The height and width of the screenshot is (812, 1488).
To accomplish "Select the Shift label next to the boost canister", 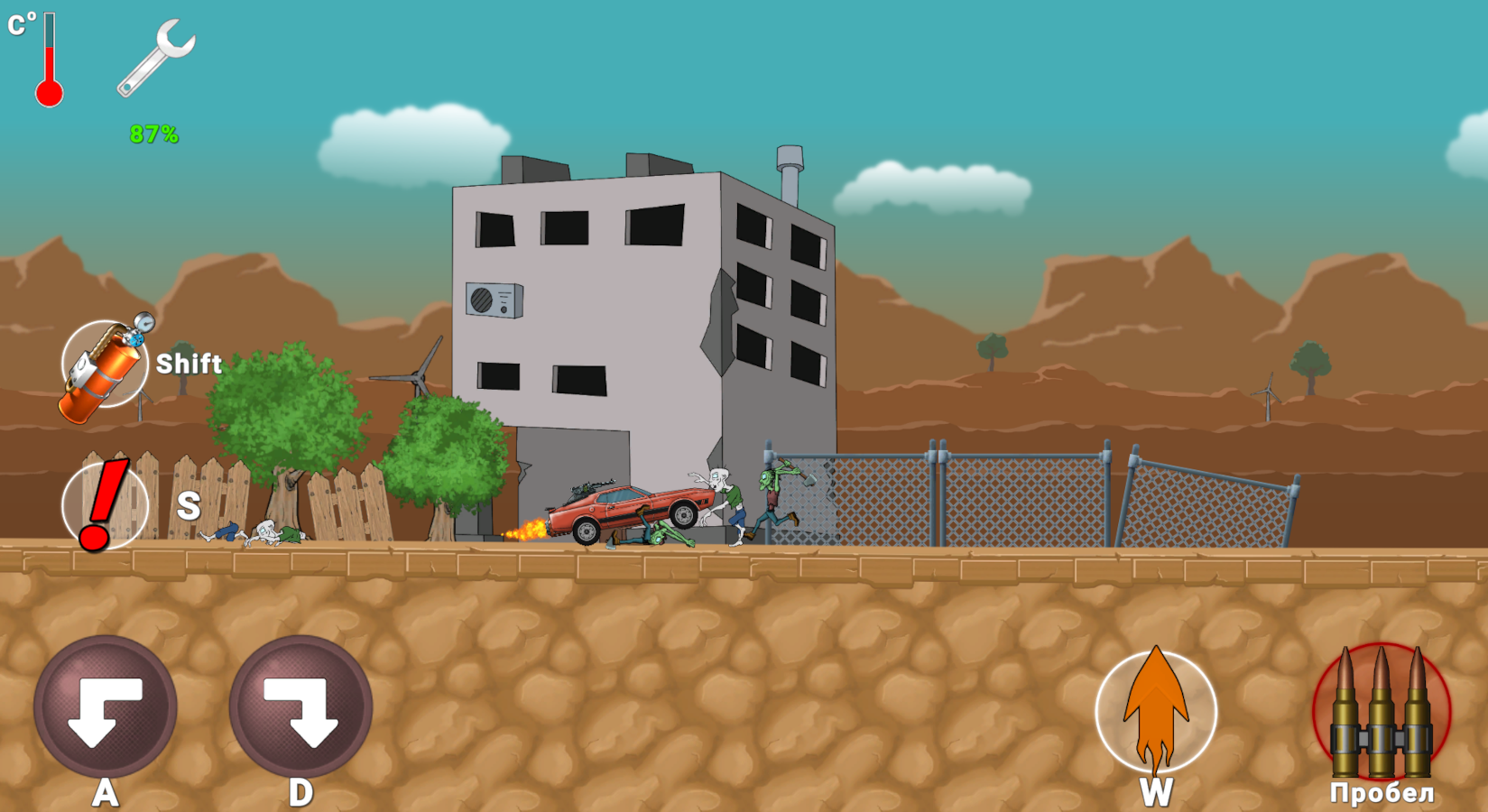I will point(189,364).
